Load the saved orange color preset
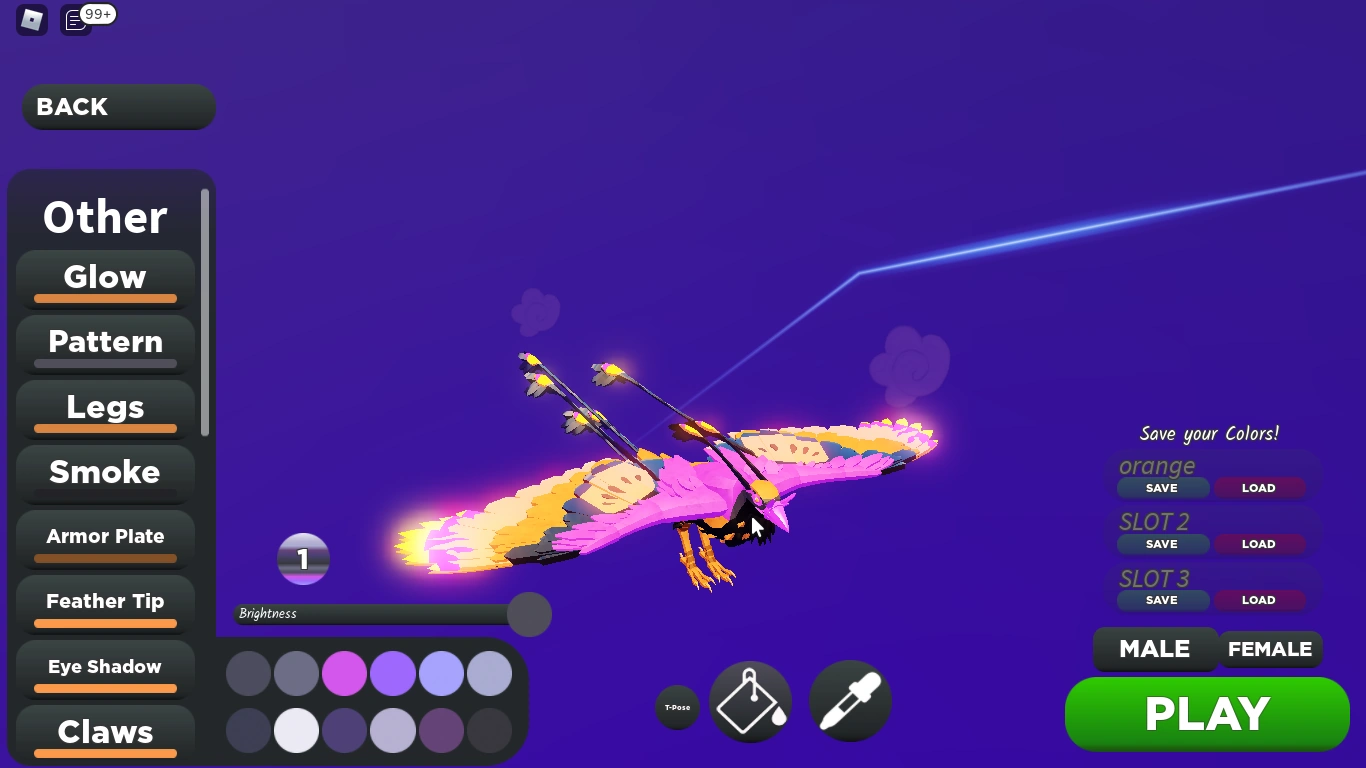 coord(1258,488)
